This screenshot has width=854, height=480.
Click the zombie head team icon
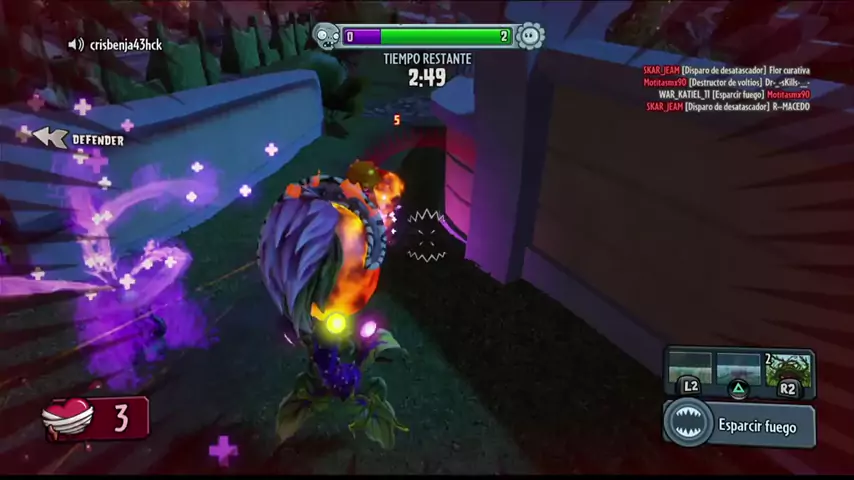[327, 37]
